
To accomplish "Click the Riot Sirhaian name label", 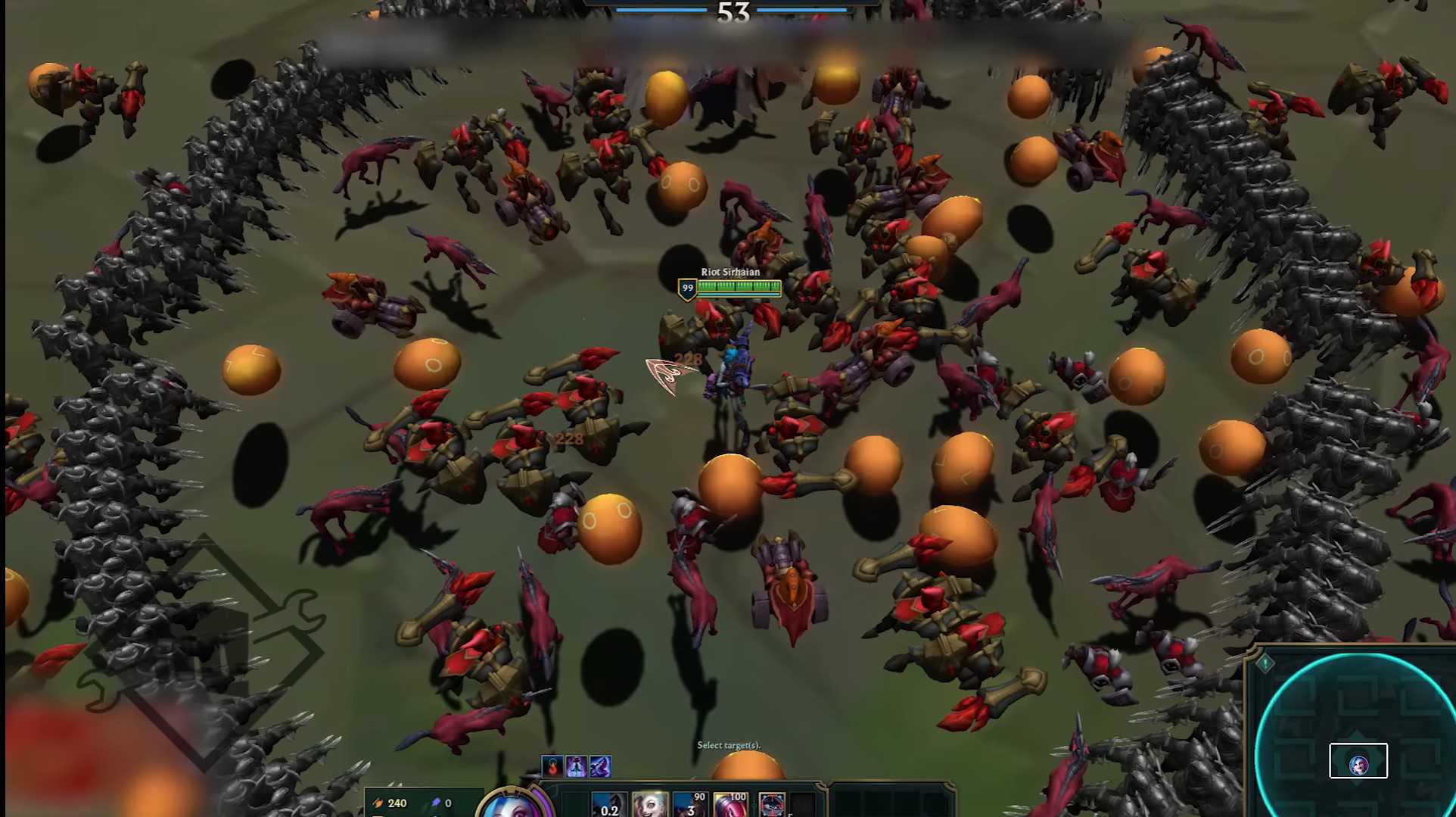I will tap(730, 271).
